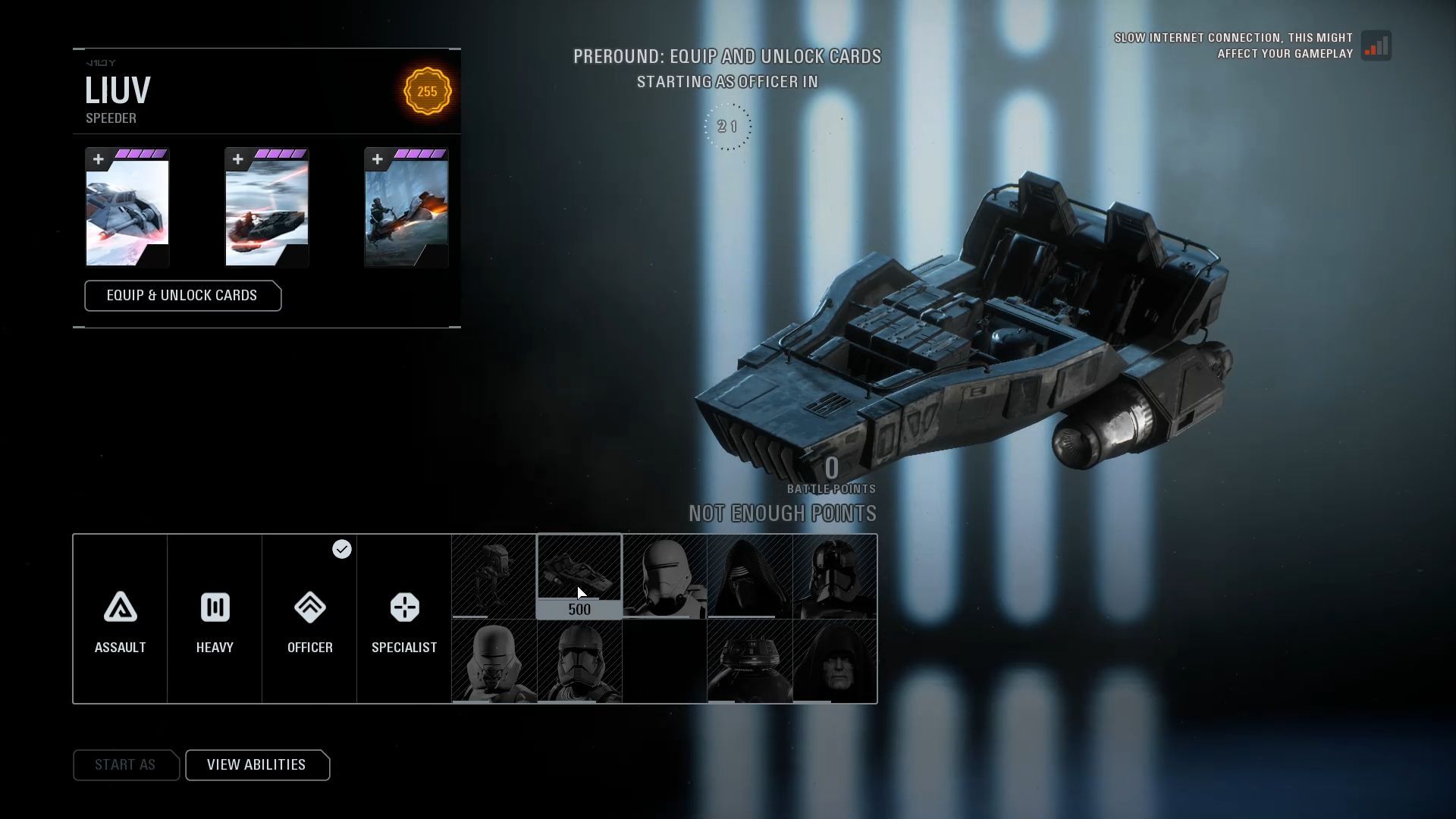Select the AT-ST walker tile

click(494, 576)
